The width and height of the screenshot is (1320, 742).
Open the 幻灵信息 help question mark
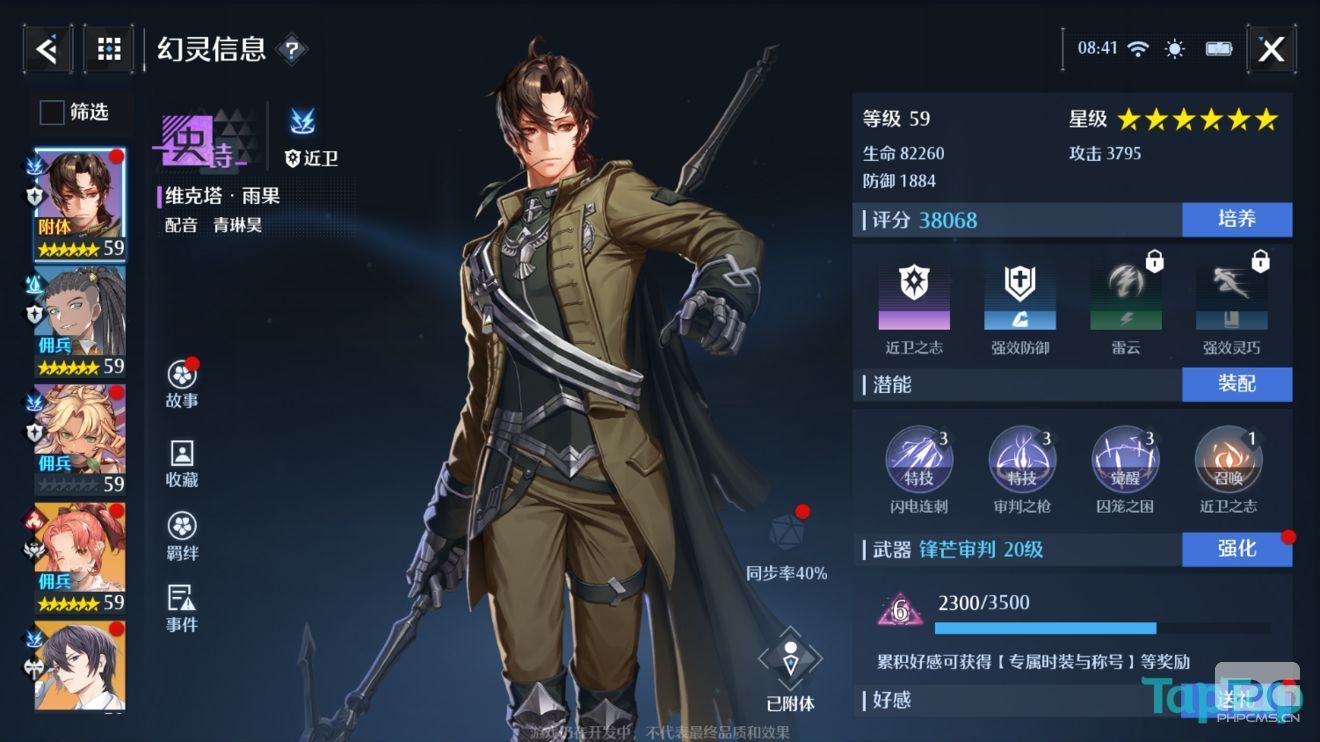(x=290, y=48)
